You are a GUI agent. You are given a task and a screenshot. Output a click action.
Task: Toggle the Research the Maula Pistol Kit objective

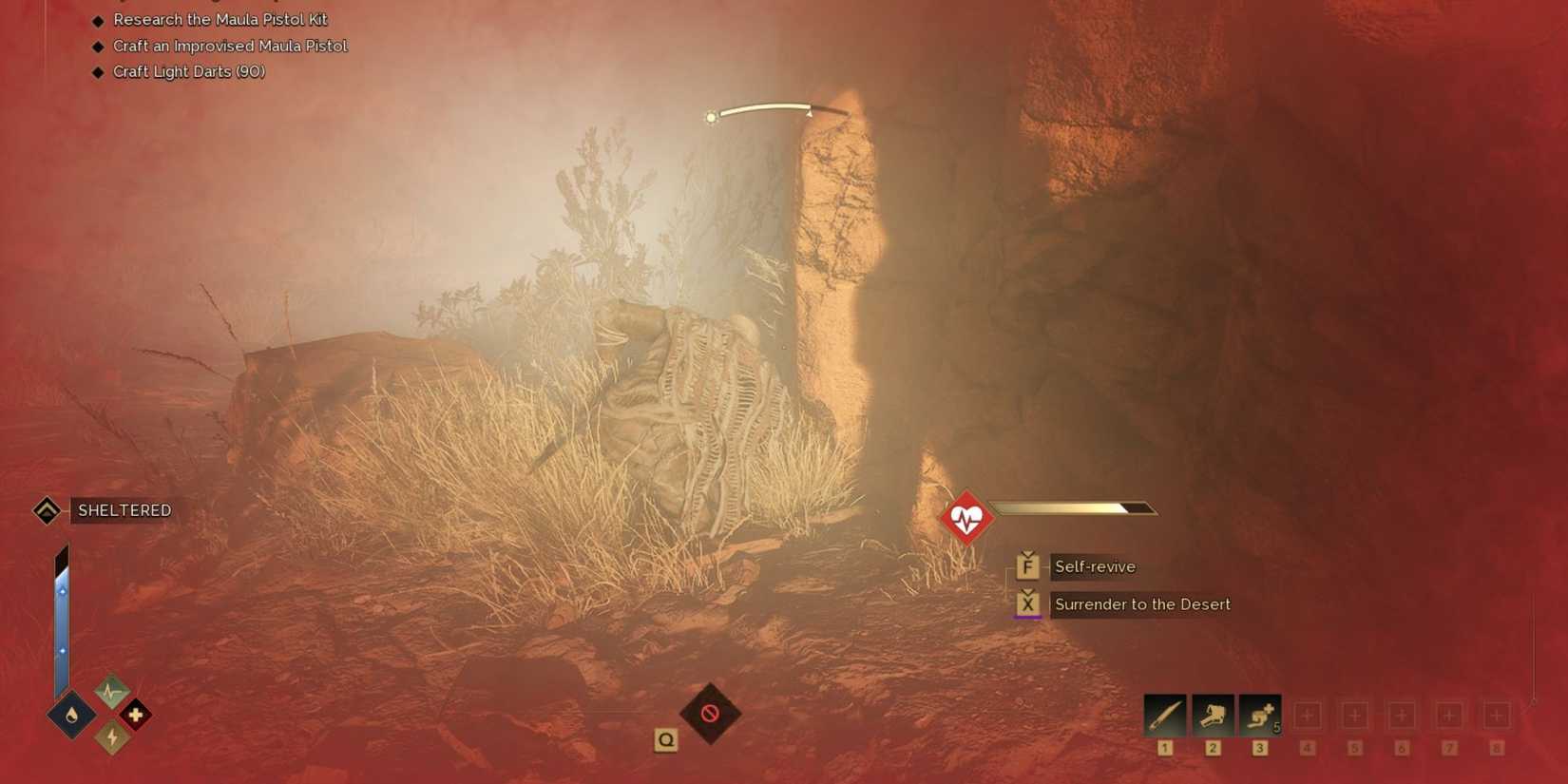coord(220,19)
